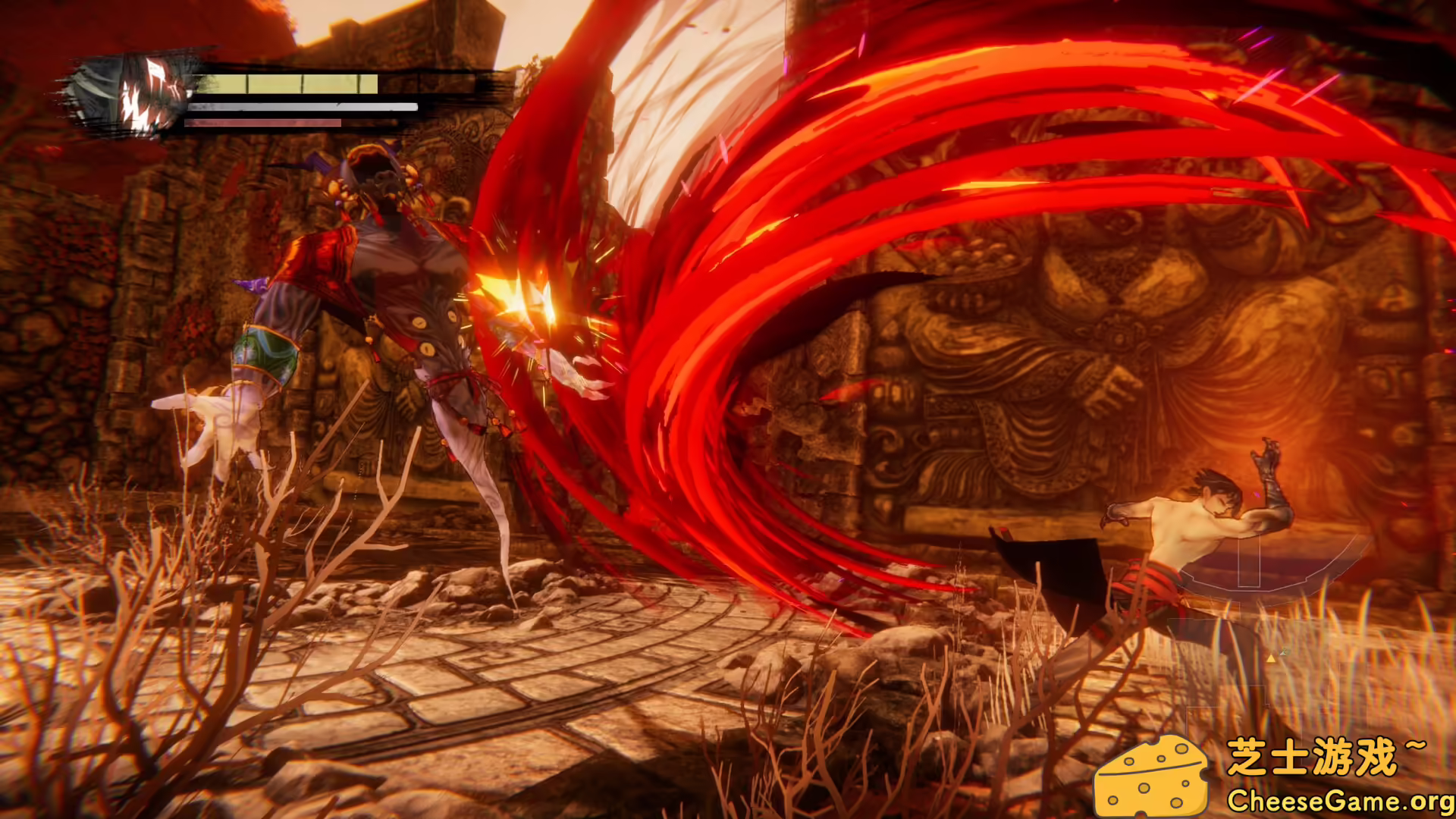Open the CheeseGame.org watermark link
1456x819 pixels.
[x=1339, y=801]
